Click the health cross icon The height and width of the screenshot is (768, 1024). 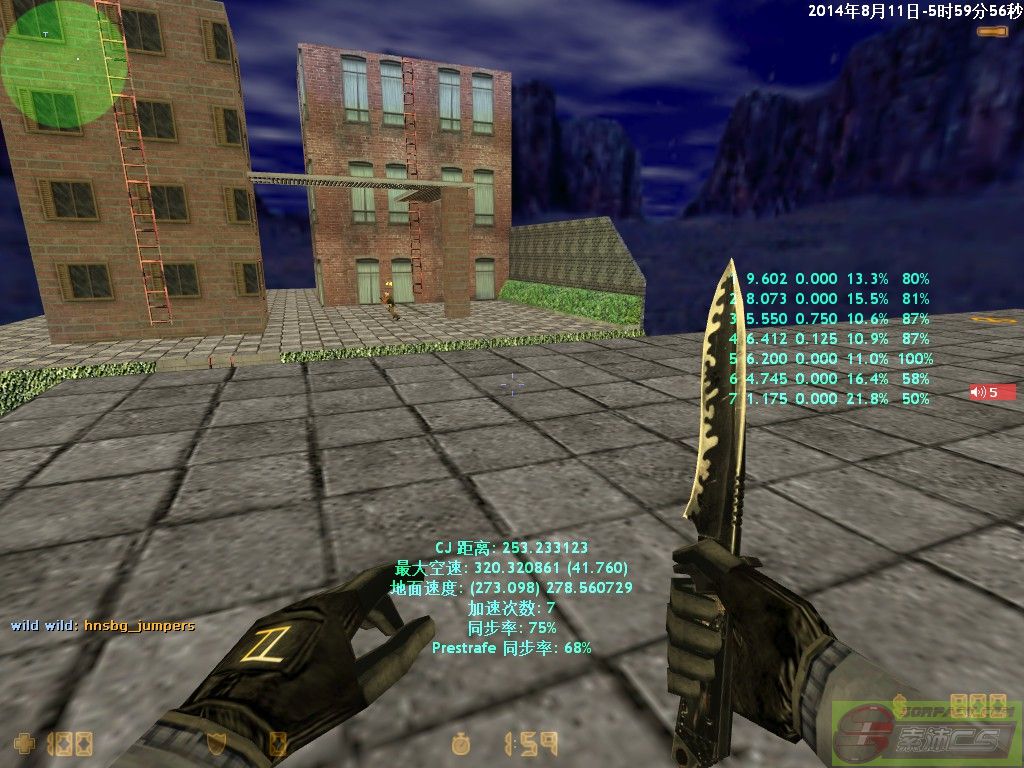coord(24,743)
